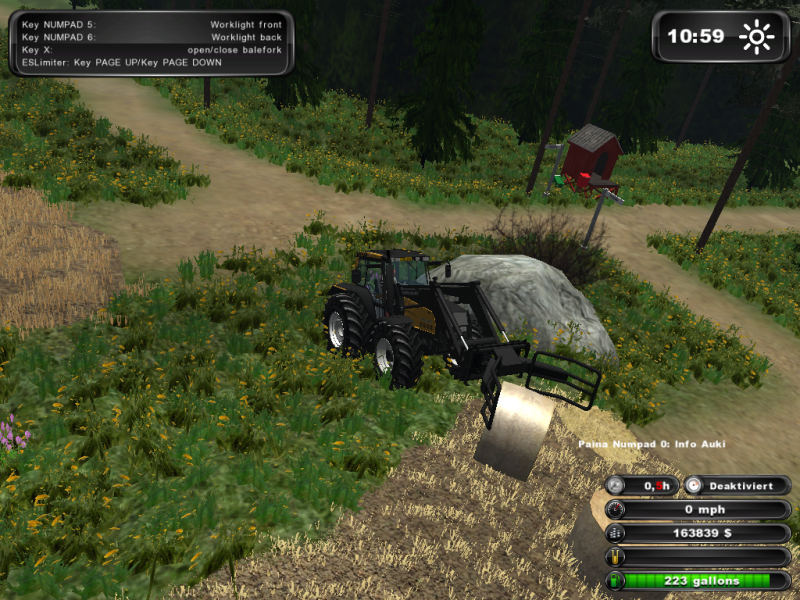Click the speedometer icon beside mph
This screenshot has height=600, width=800.
pyautogui.click(x=617, y=509)
